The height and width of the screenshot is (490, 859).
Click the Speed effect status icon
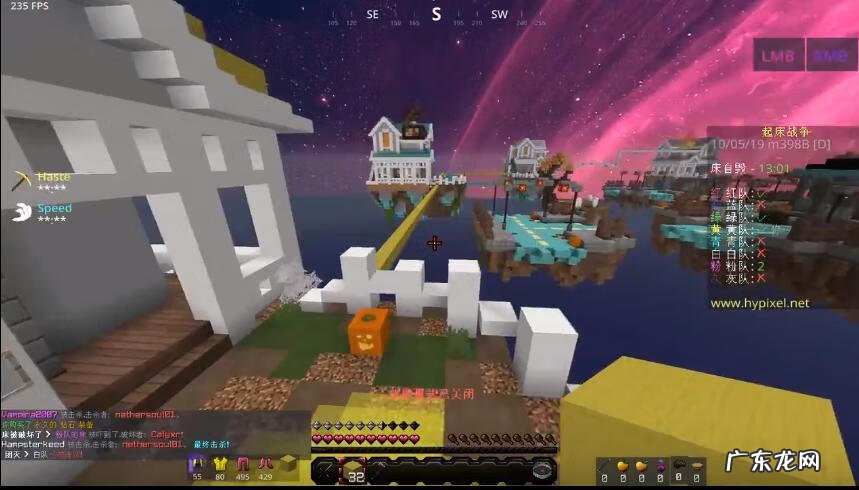pos(22,211)
